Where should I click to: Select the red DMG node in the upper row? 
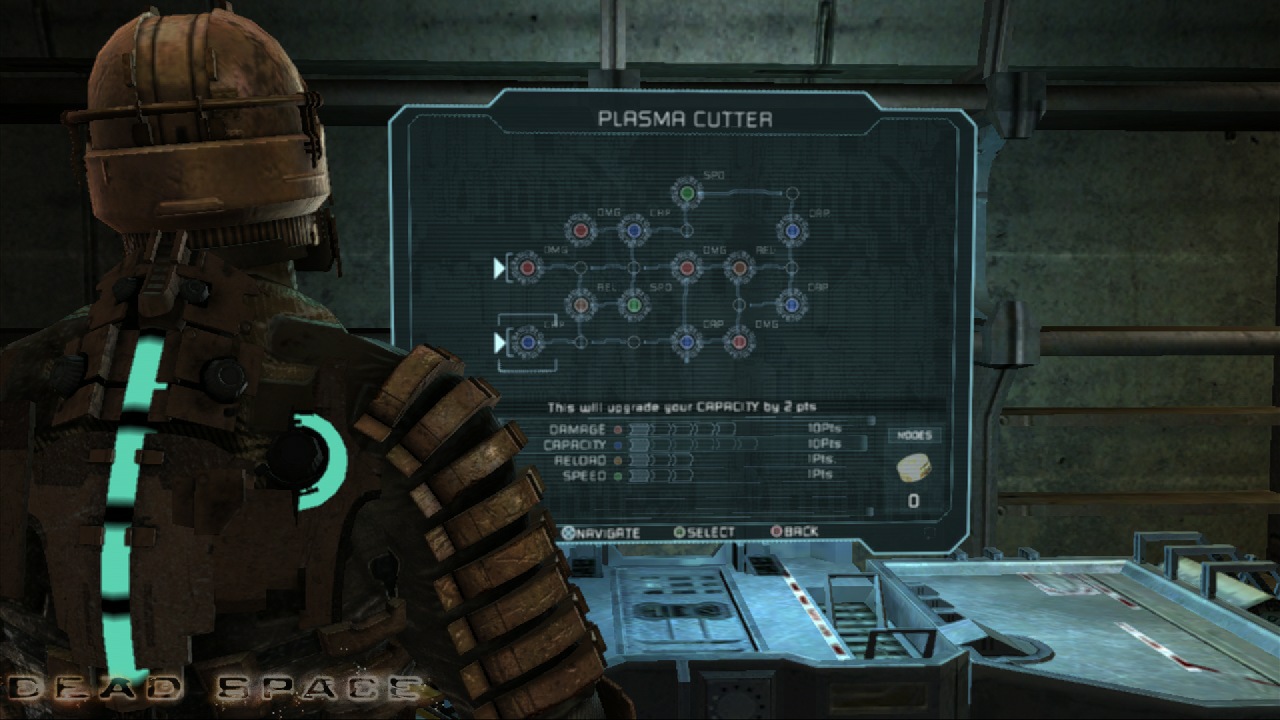tap(581, 228)
